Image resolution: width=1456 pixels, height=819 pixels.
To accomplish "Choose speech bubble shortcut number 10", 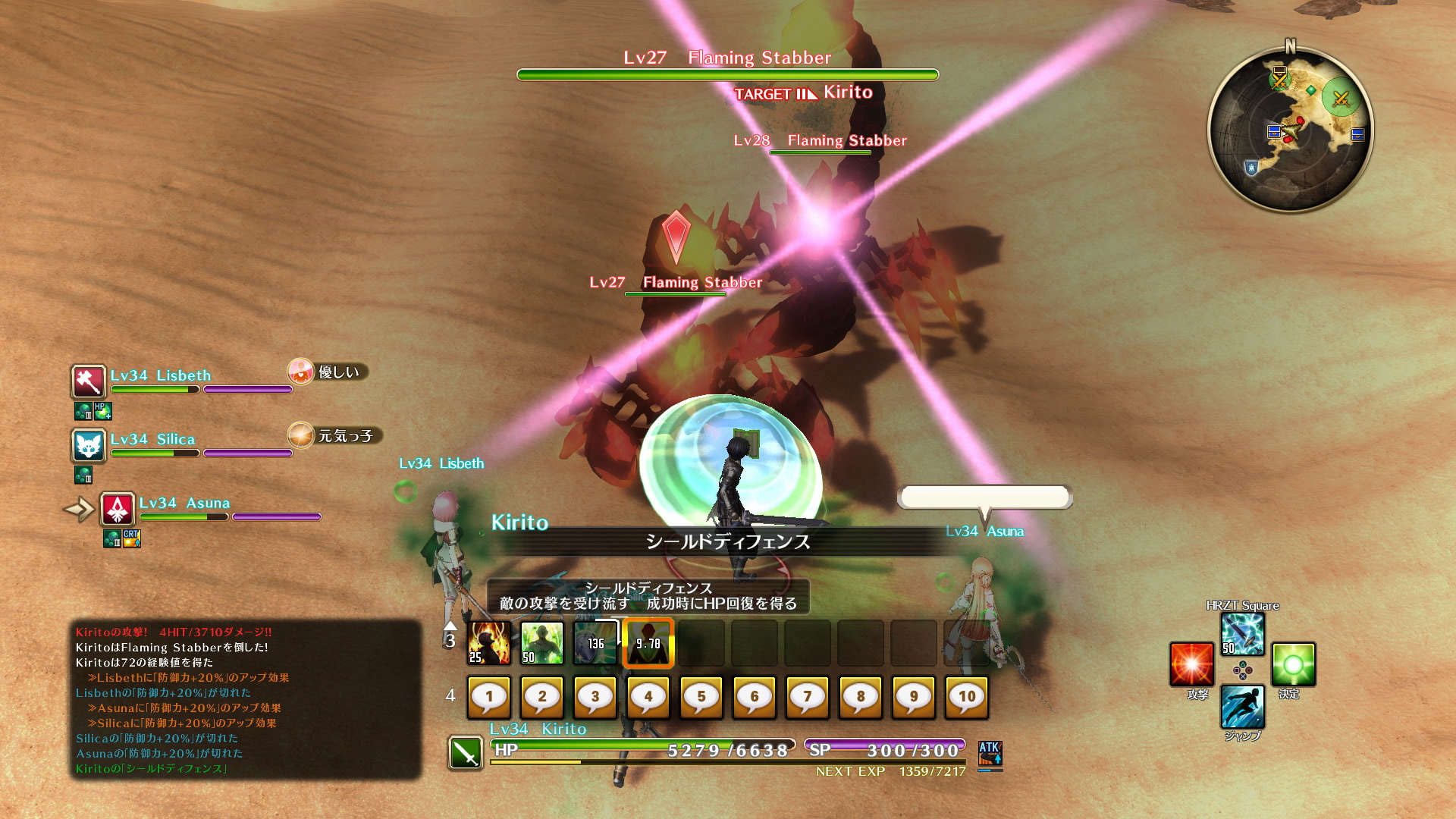I will point(967,697).
